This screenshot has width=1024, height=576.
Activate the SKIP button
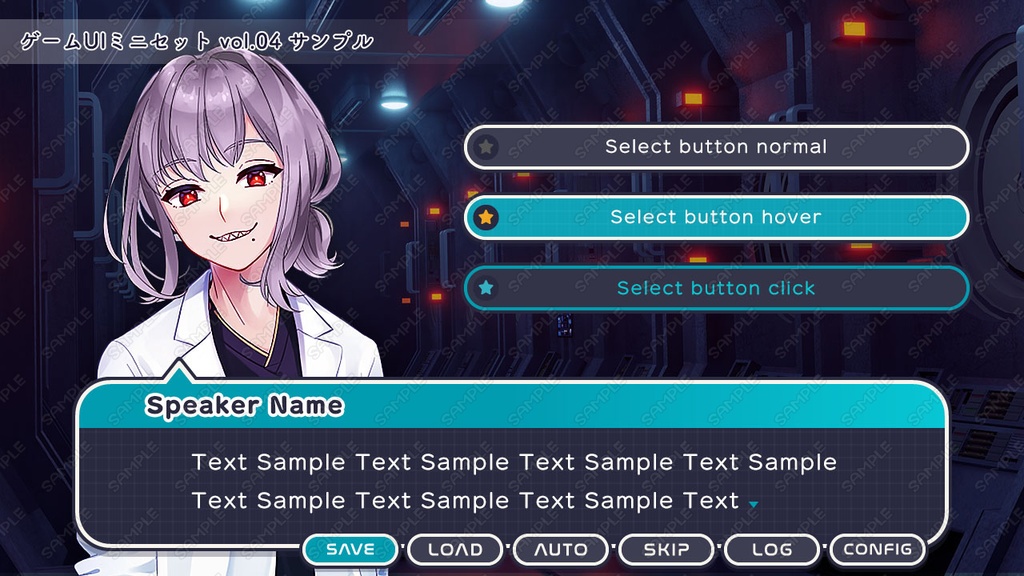(x=666, y=549)
